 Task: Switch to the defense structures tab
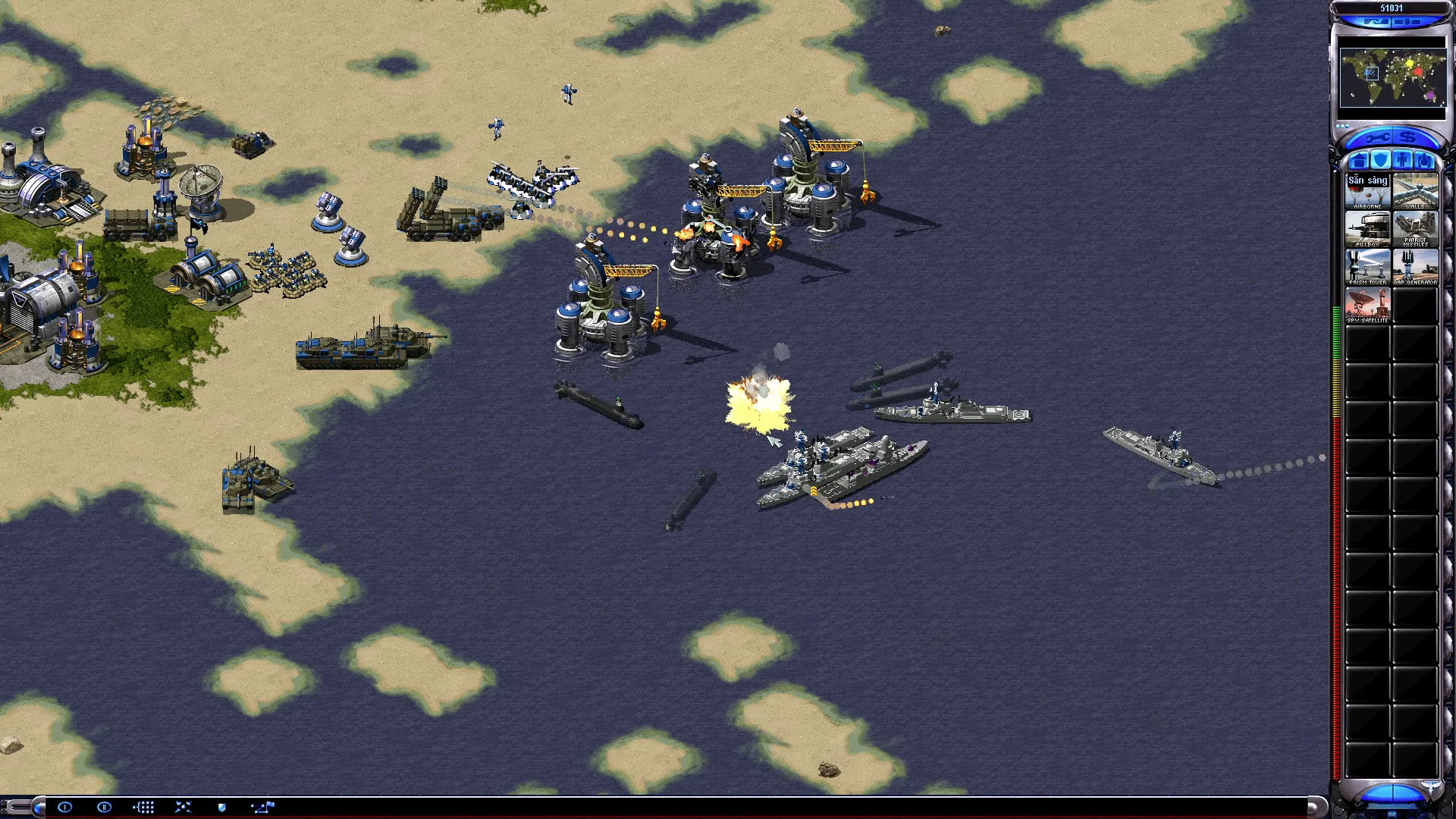(1382, 161)
